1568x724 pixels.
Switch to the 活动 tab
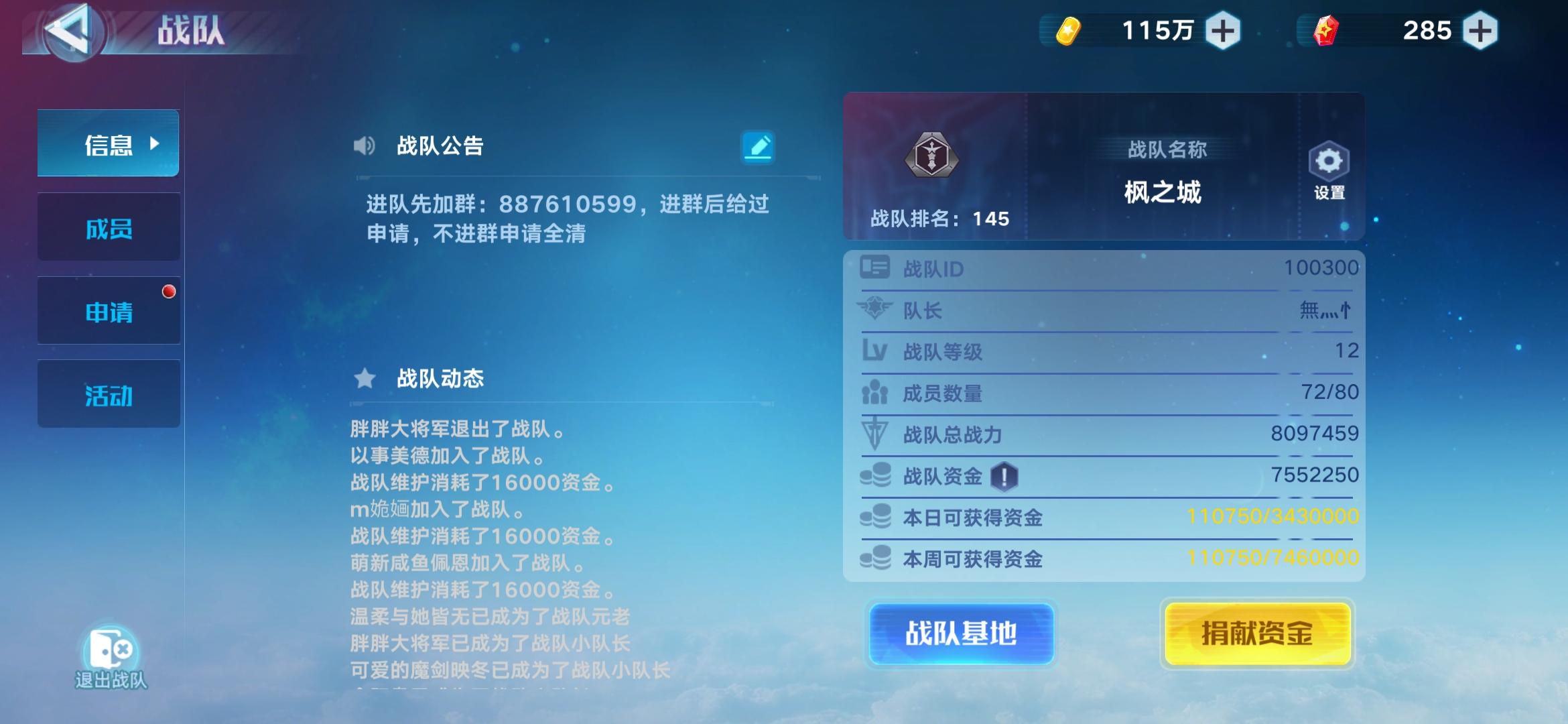[x=109, y=394]
